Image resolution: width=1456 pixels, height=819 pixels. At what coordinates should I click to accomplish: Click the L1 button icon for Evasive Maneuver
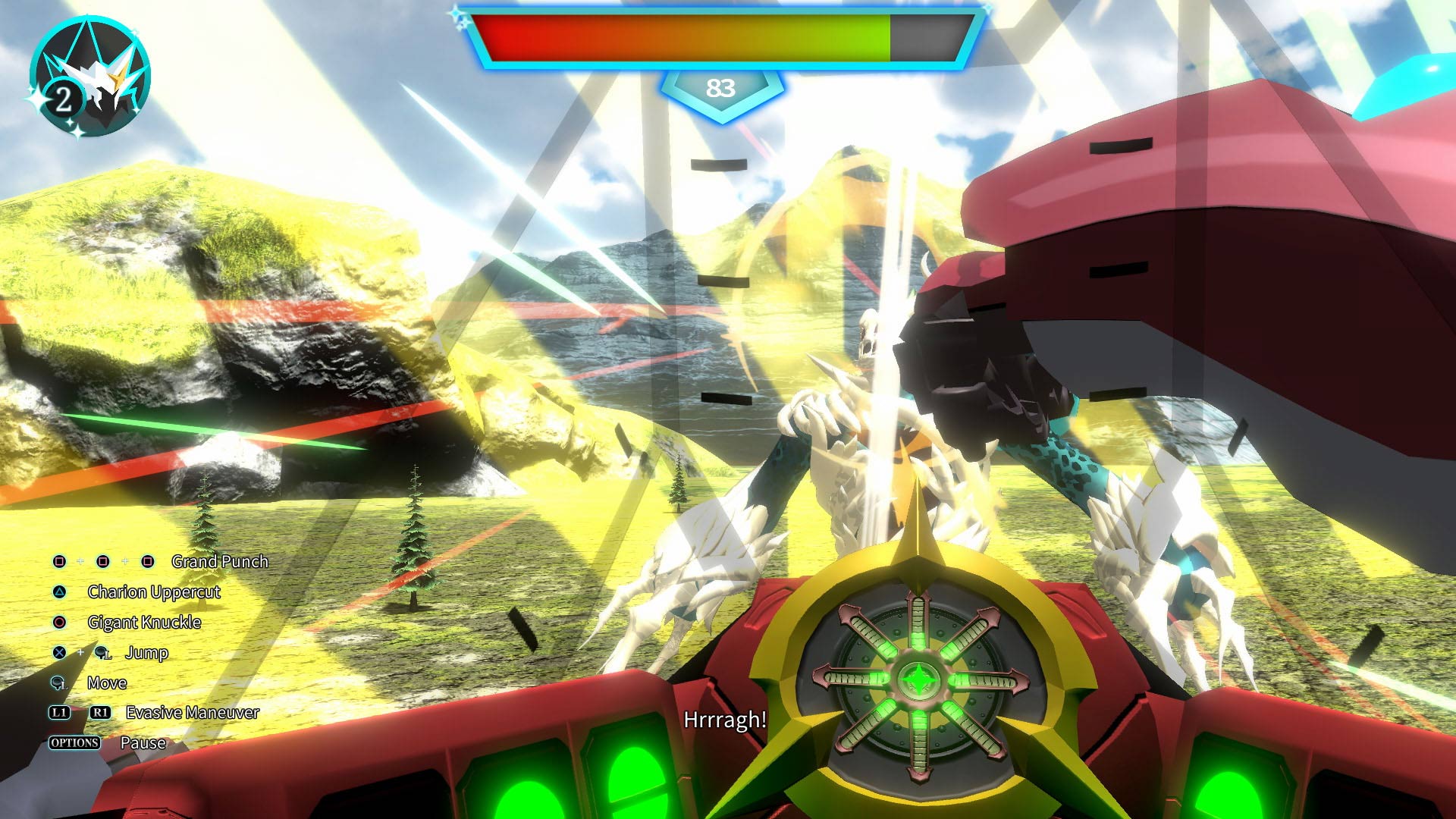click(58, 713)
